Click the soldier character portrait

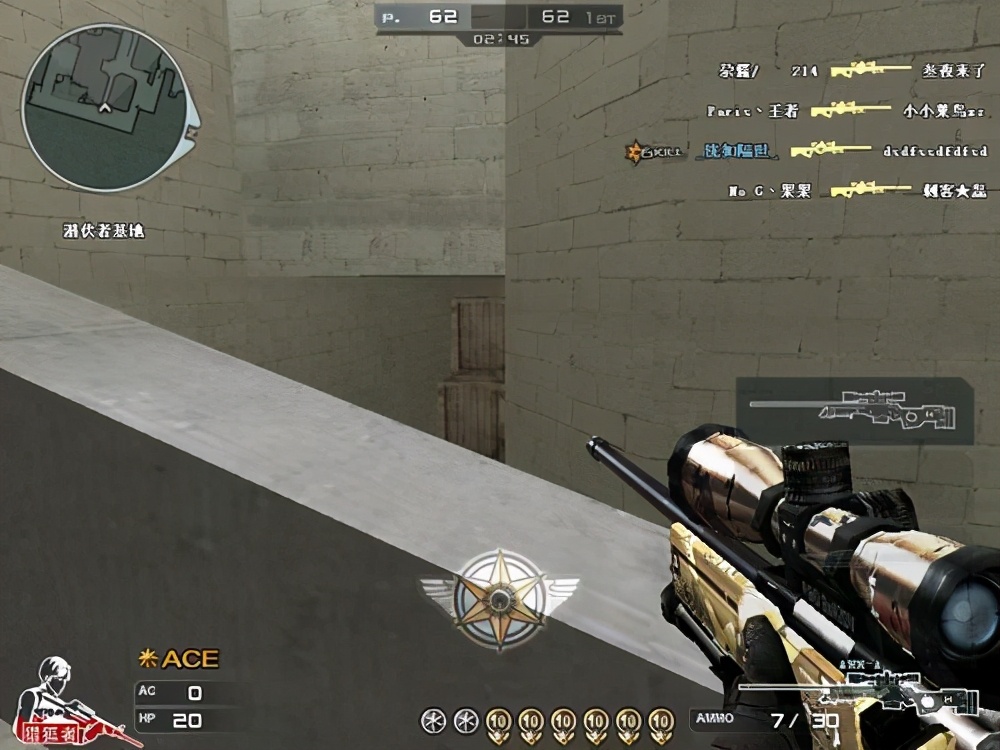click(x=68, y=700)
